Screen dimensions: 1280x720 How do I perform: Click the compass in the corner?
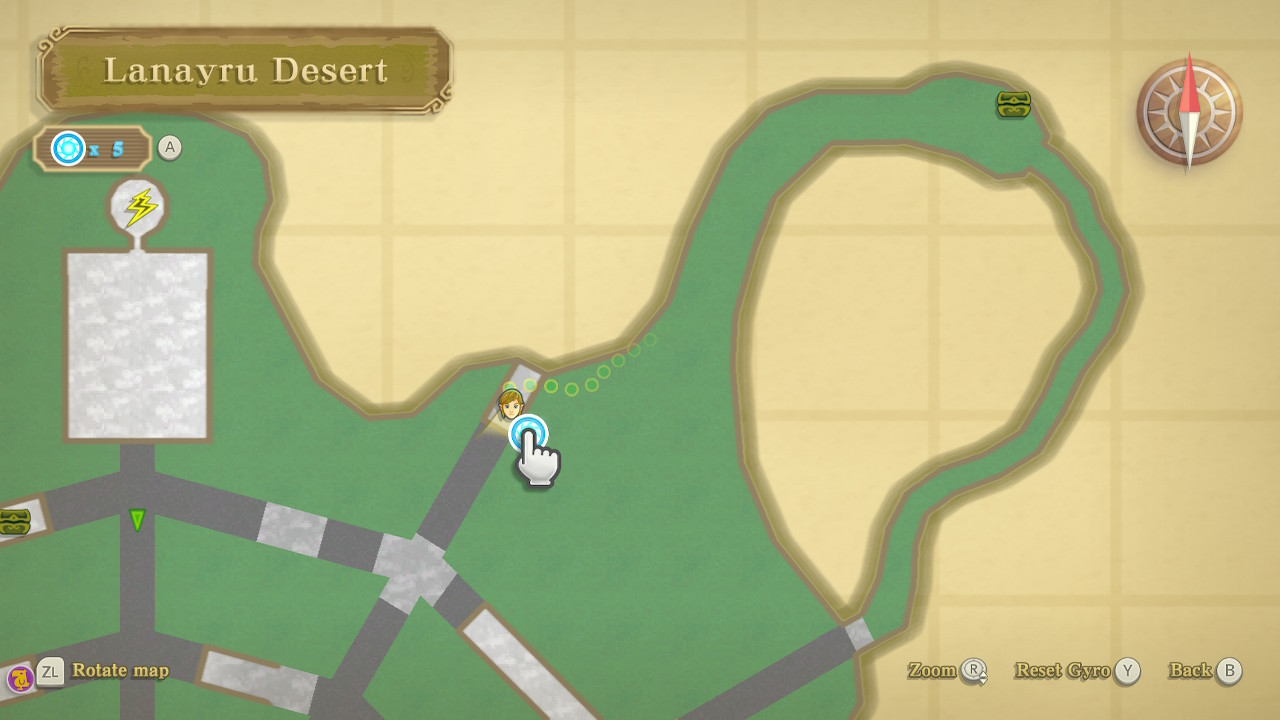[x=1189, y=111]
